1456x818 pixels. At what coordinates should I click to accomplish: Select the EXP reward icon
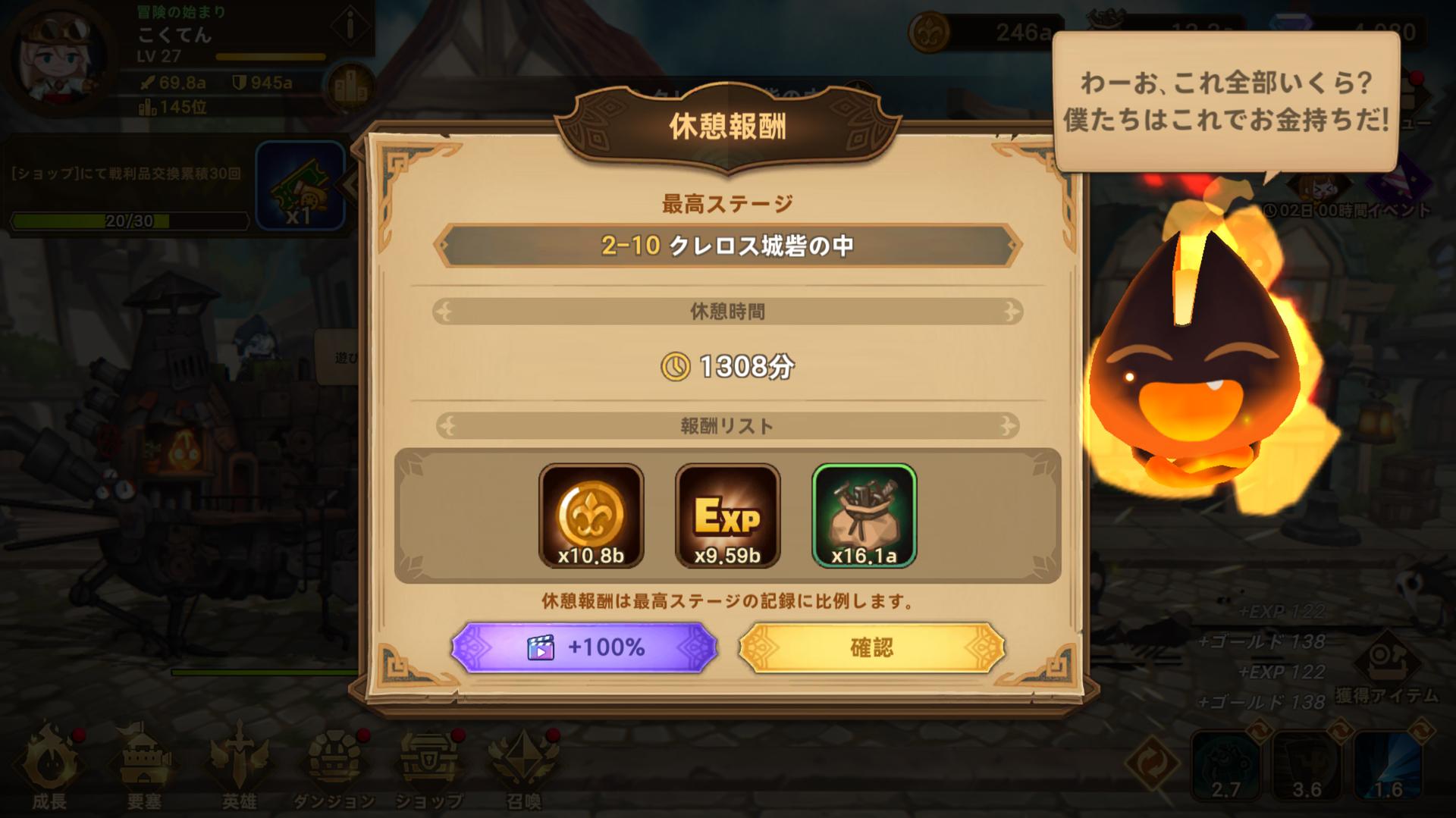[727, 516]
